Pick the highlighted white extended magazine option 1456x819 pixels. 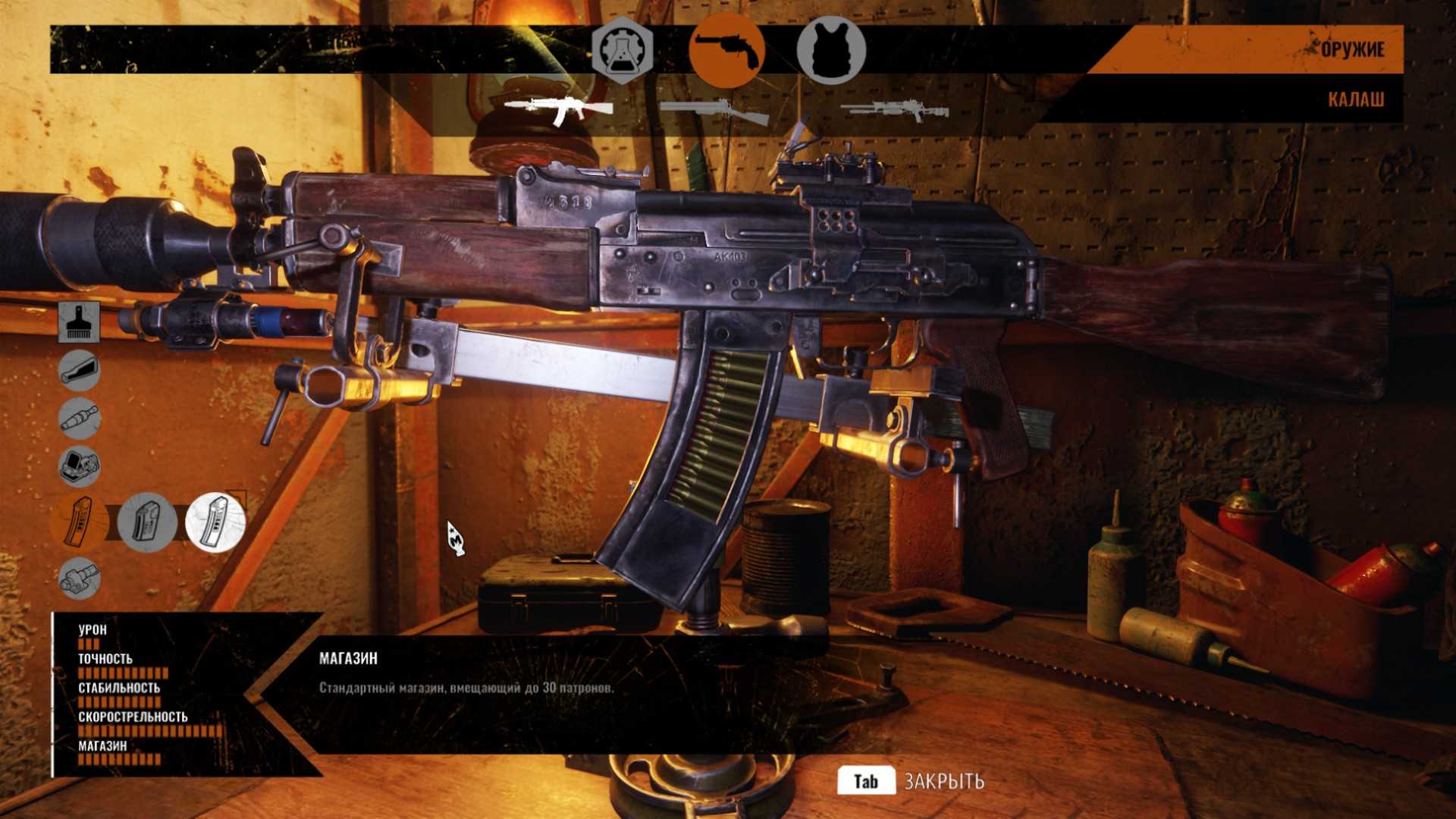pyautogui.click(x=215, y=522)
